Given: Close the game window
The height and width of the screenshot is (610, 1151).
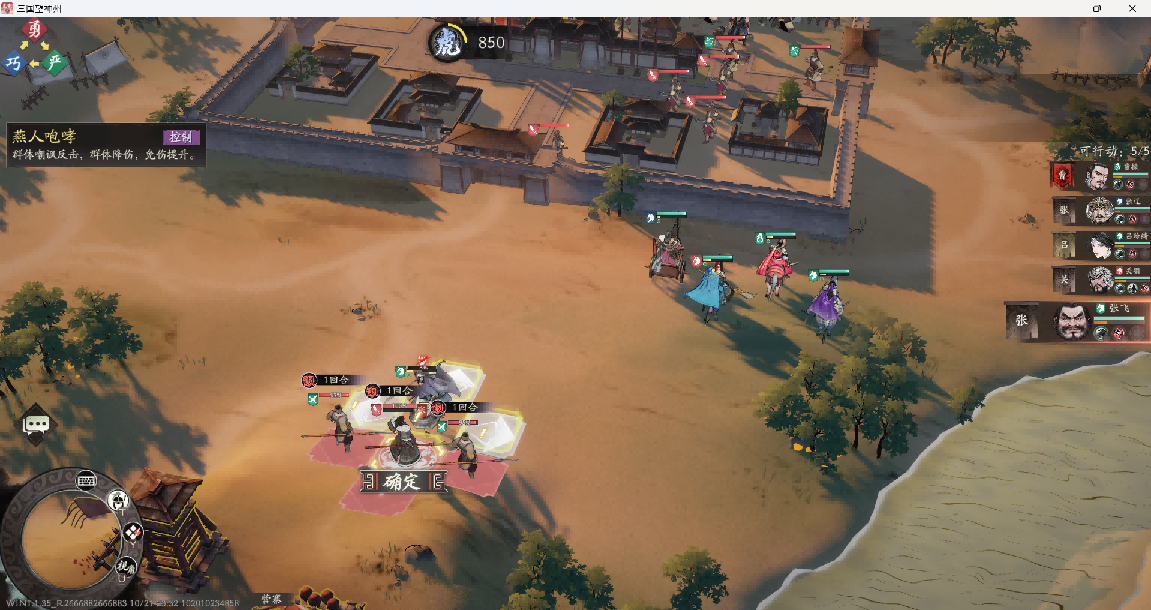Looking at the screenshot, I should coord(1131,8).
